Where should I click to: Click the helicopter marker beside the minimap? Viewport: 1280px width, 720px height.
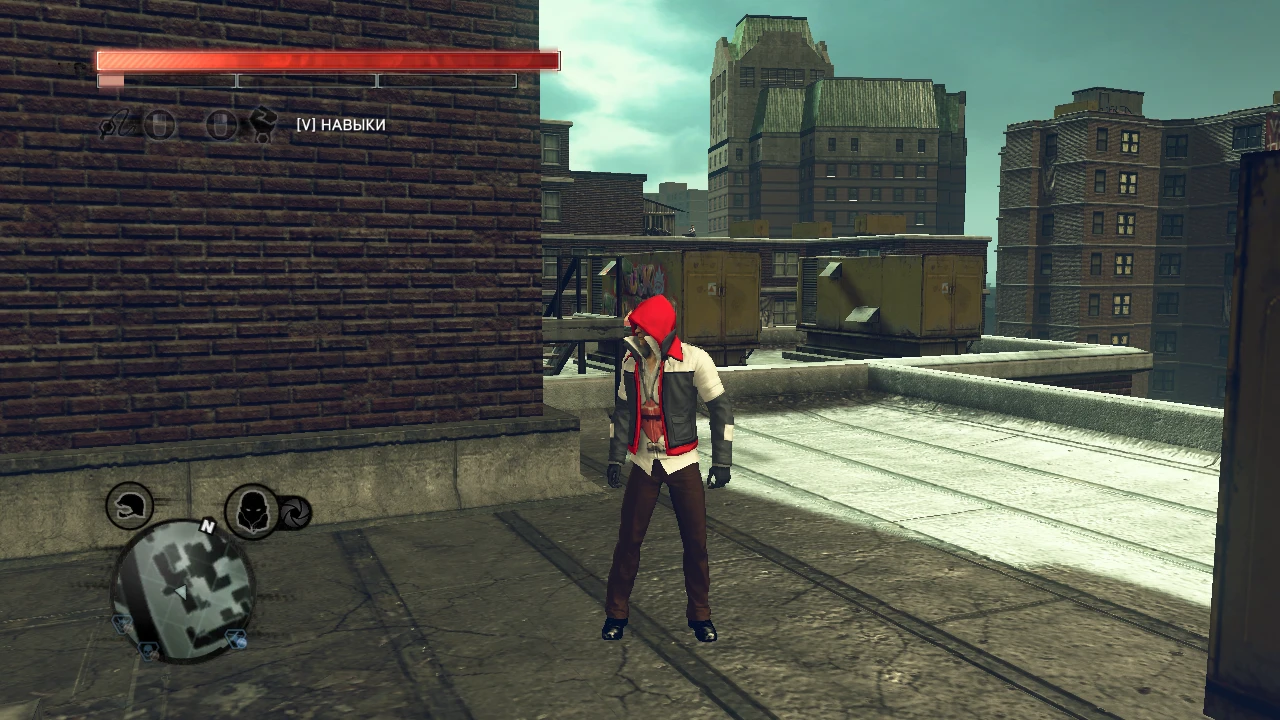[237, 637]
